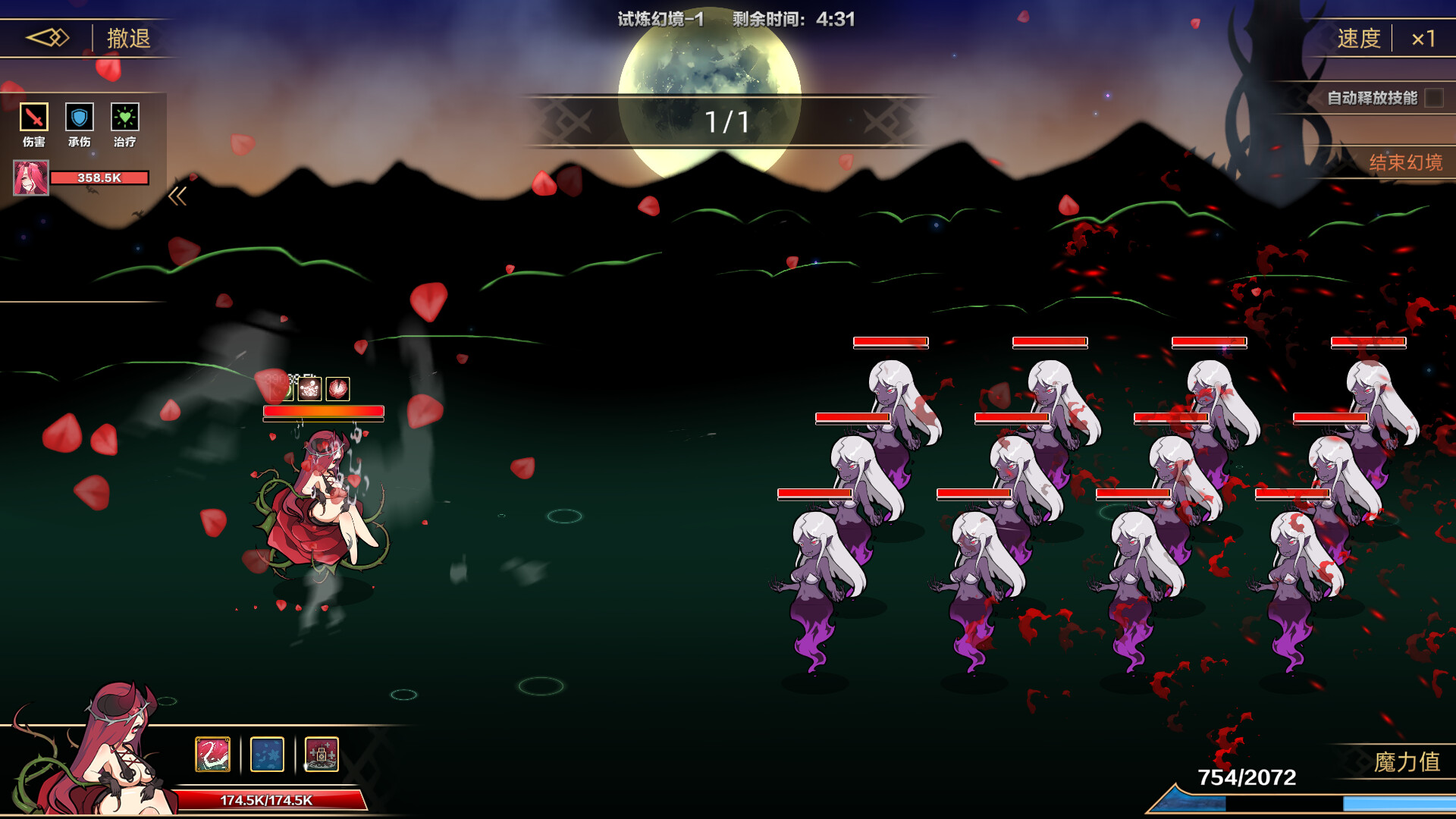
Task: Click the 结束幻境 end-illusion button
Action: point(1407,164)
